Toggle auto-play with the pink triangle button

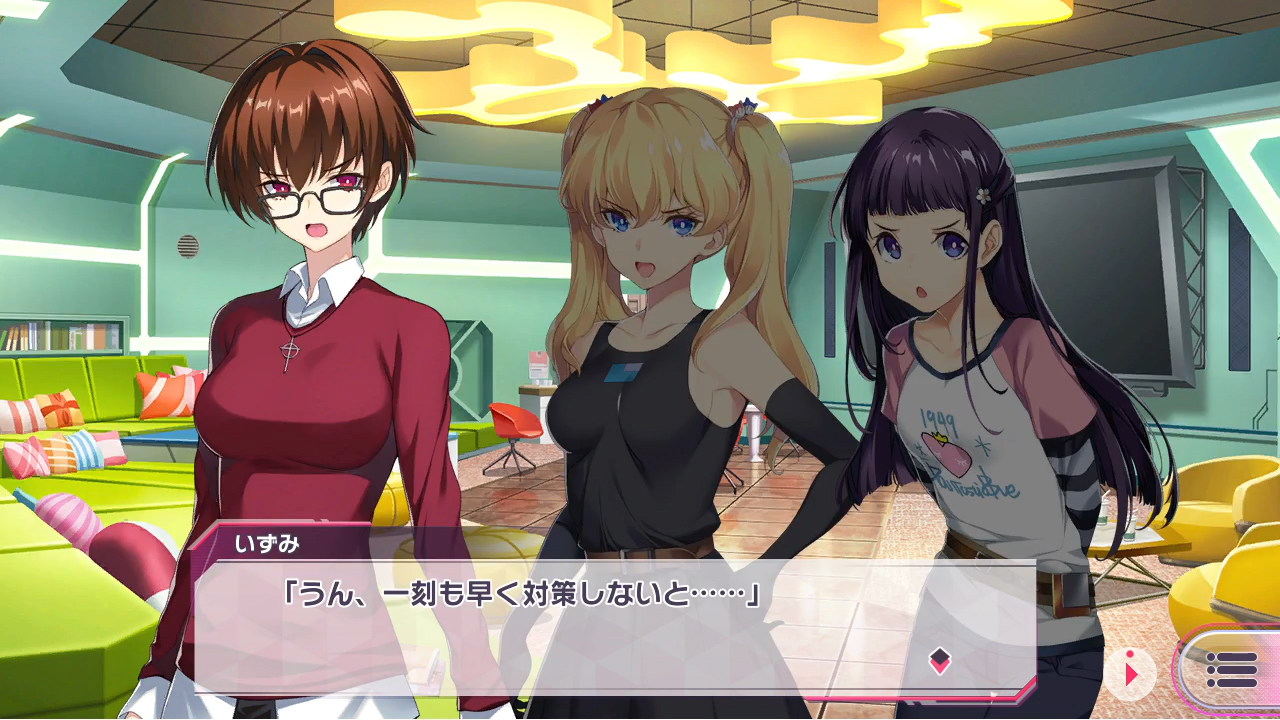[1131, 673]
